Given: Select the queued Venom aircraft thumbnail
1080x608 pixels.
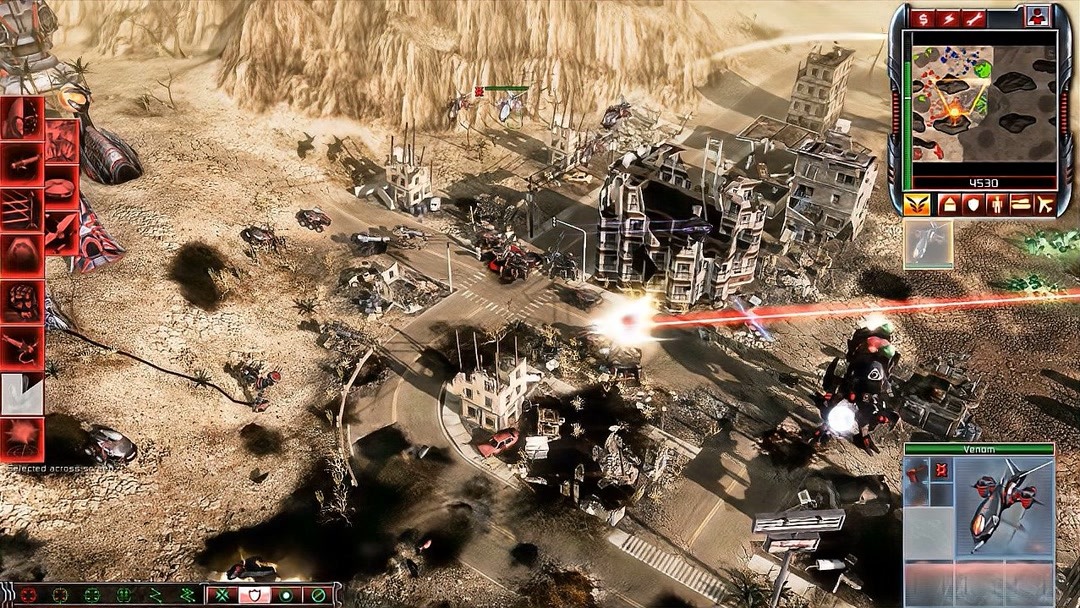Looking at the screenshot, I should pos(928,245).
